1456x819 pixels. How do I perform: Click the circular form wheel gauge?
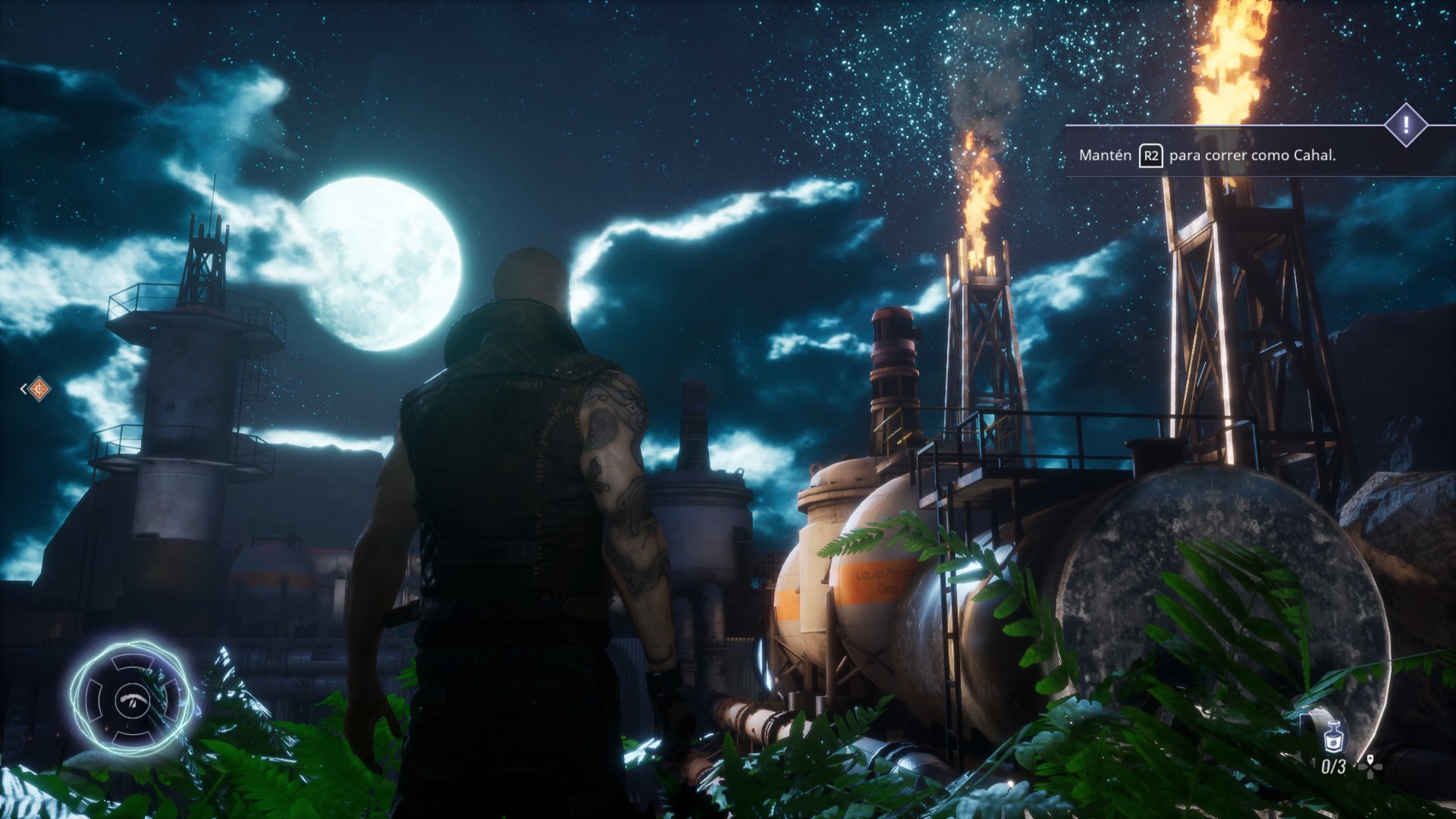click(132, 698)
